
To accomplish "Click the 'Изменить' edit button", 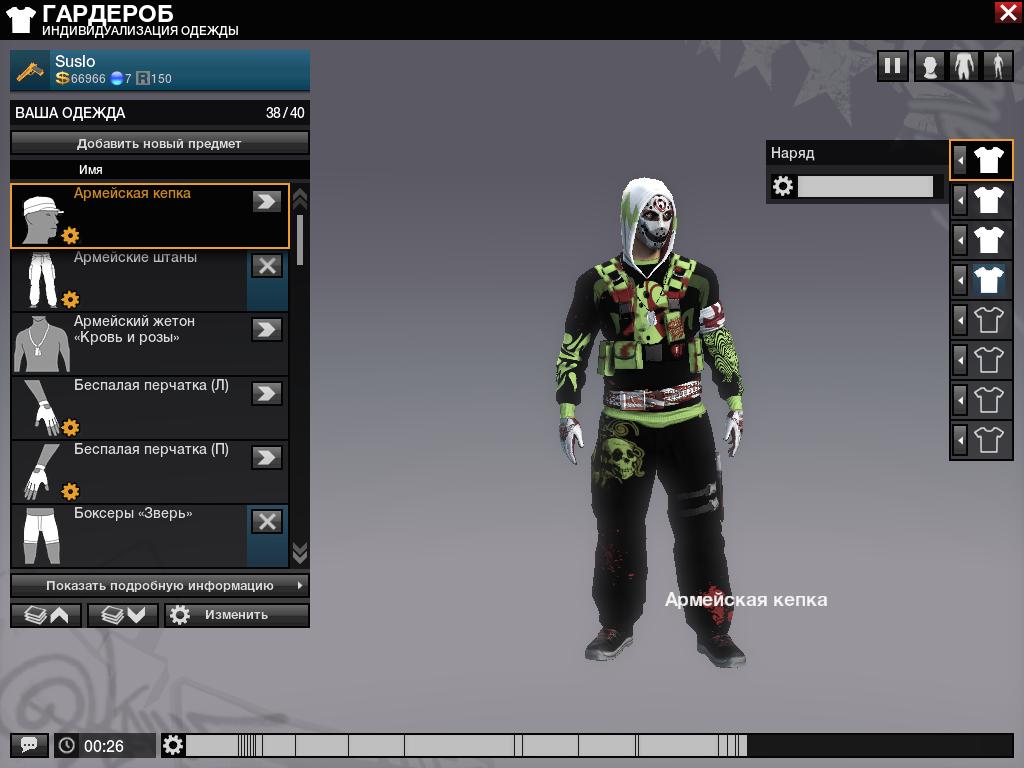I will (x=237, y=615).
